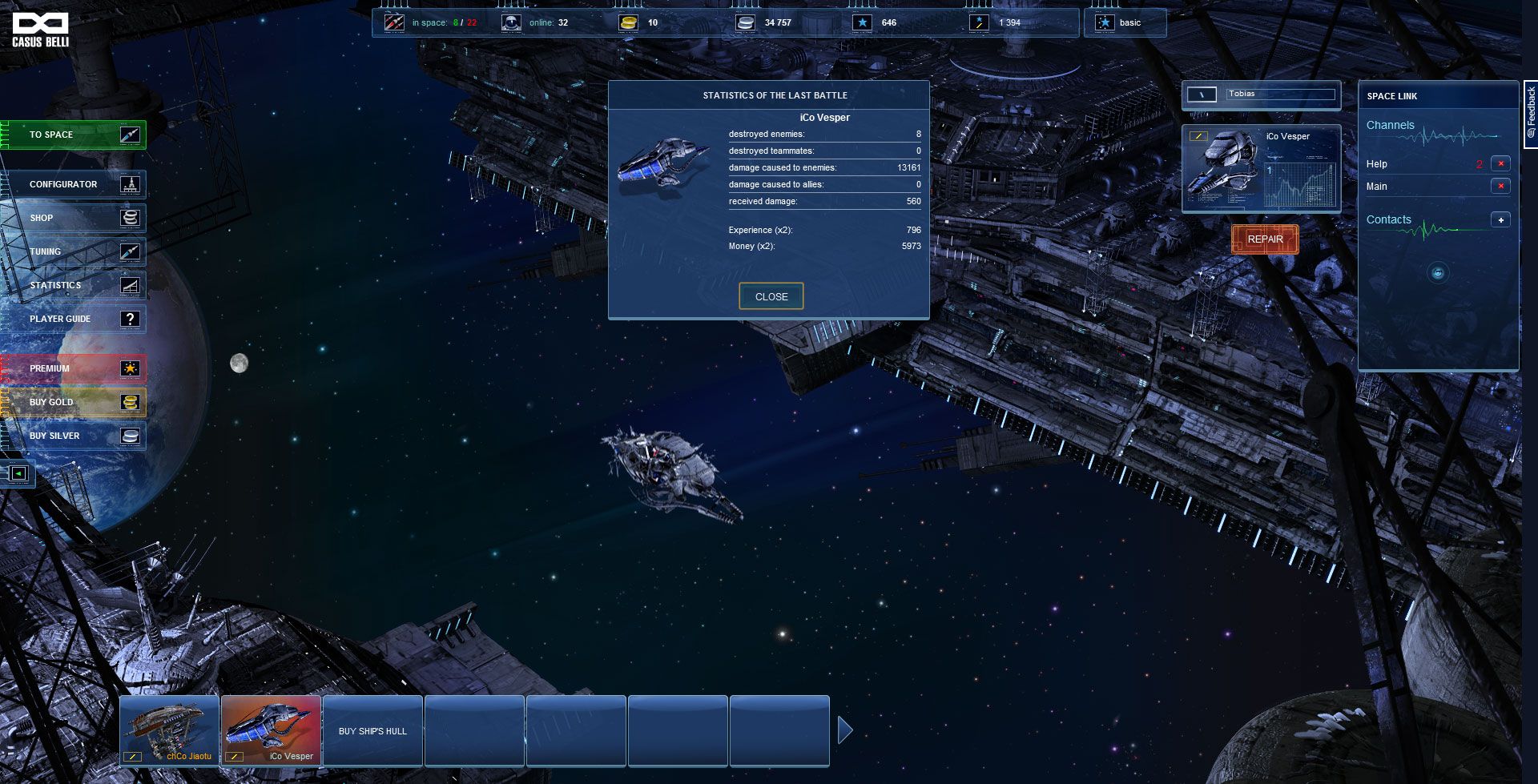
Task: Choose Buy Silver
Action: tap(74, 436)
